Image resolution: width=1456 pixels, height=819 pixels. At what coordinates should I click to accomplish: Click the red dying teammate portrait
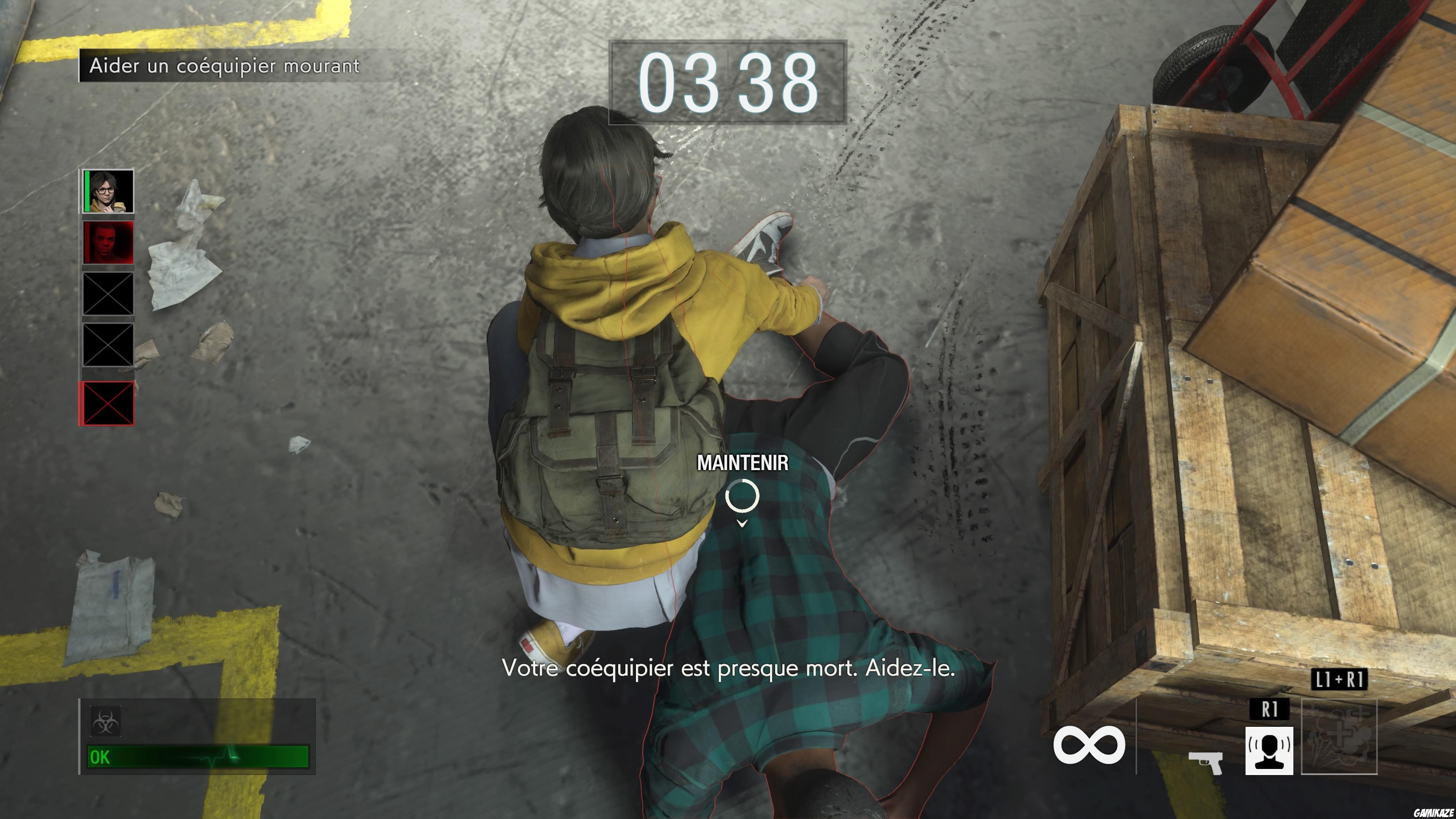click(109, 243)
